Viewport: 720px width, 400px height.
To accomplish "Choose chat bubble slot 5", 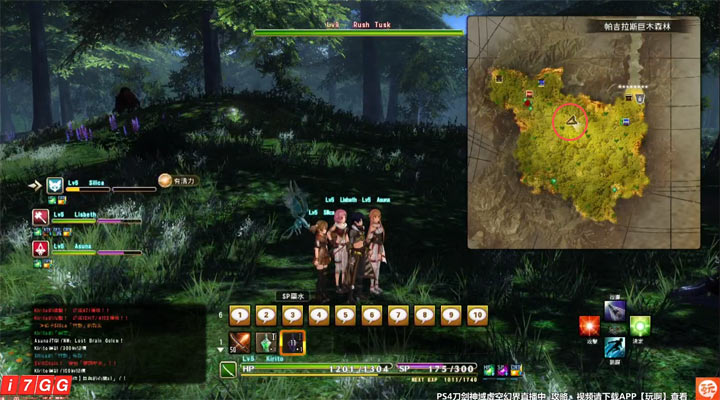I will (345, 315).
